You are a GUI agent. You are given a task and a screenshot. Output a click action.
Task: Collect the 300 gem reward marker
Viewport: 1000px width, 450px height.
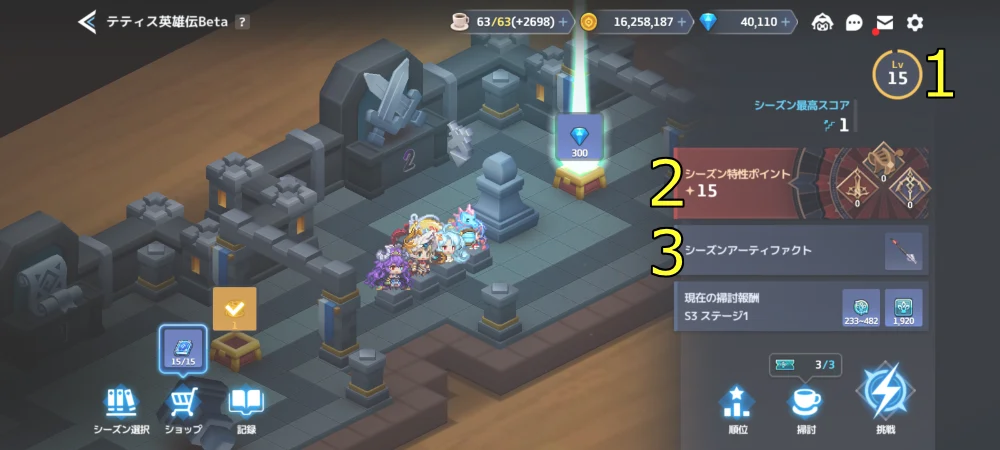579,139
